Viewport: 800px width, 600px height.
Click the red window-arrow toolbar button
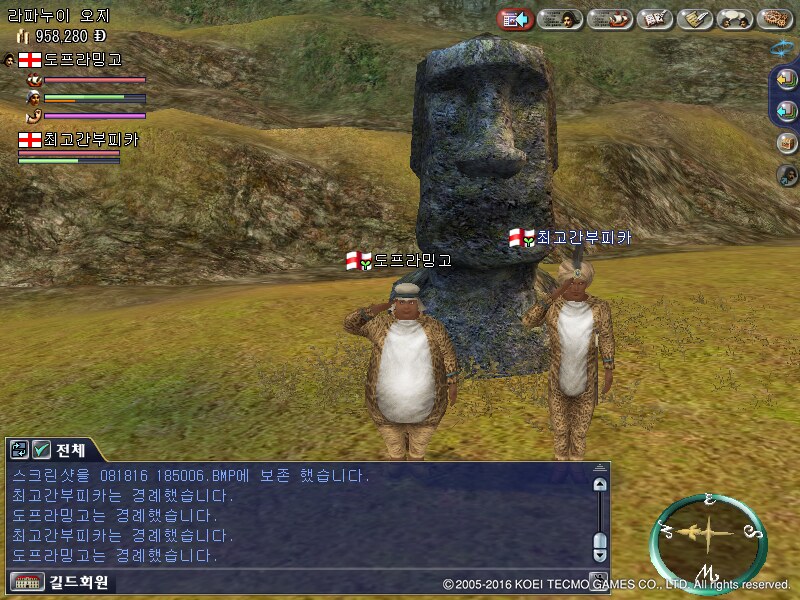click(x=515, y=19)
